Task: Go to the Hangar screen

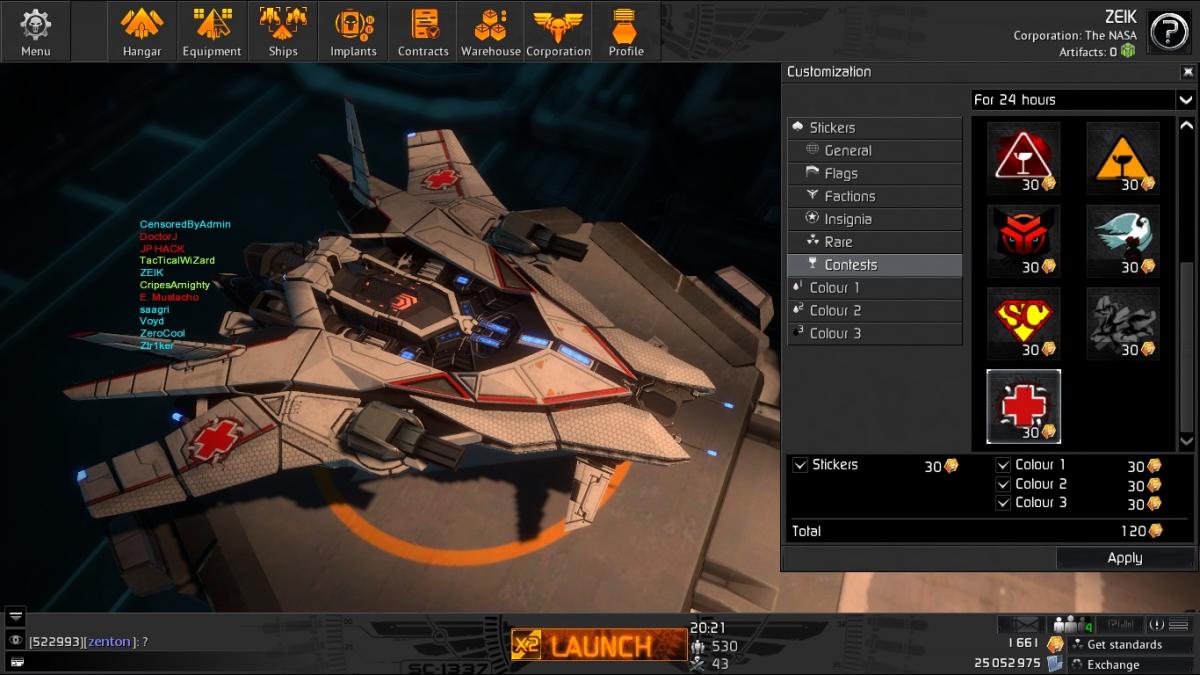Action: pyautogui.click(x=142, y=31)
